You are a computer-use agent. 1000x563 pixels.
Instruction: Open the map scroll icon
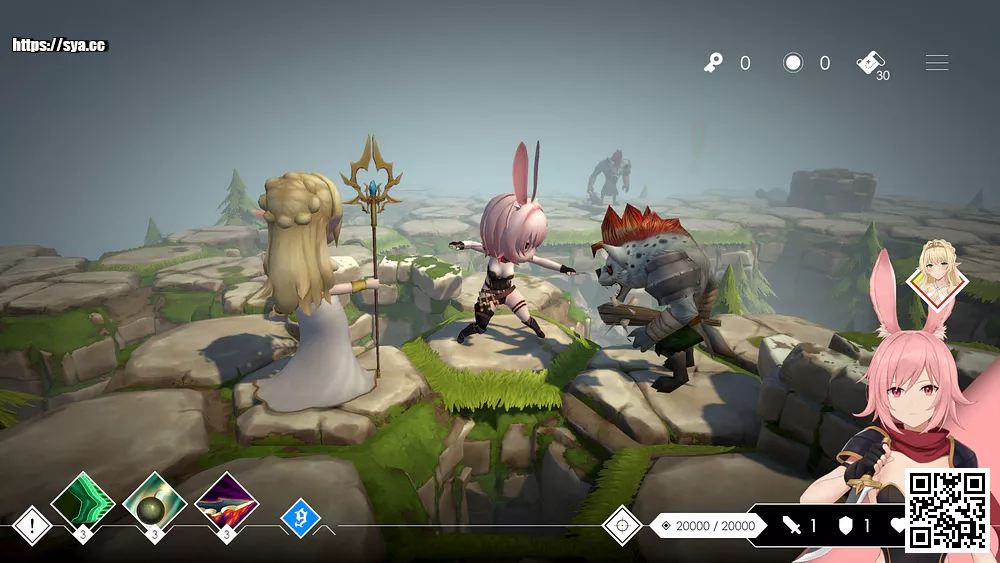click(871, 62)
